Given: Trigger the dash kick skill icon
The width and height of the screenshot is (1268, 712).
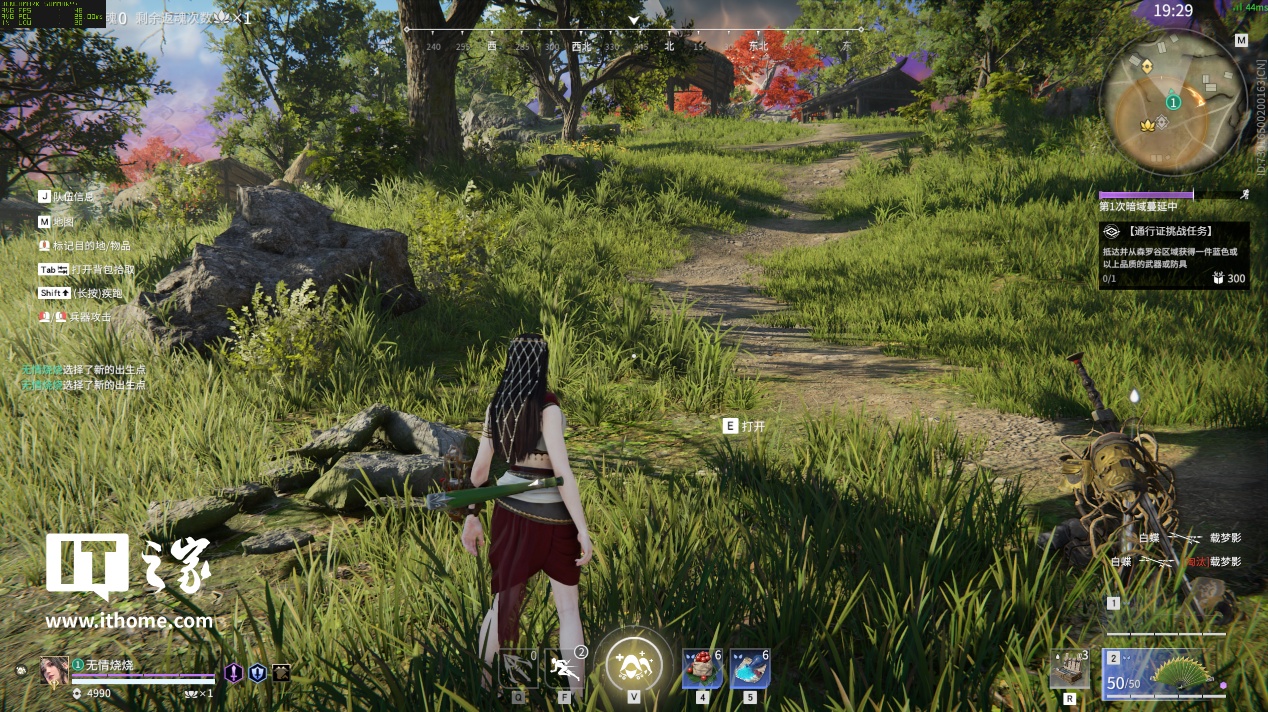Looking at the screenshot, I should click(x=565, y=668).
